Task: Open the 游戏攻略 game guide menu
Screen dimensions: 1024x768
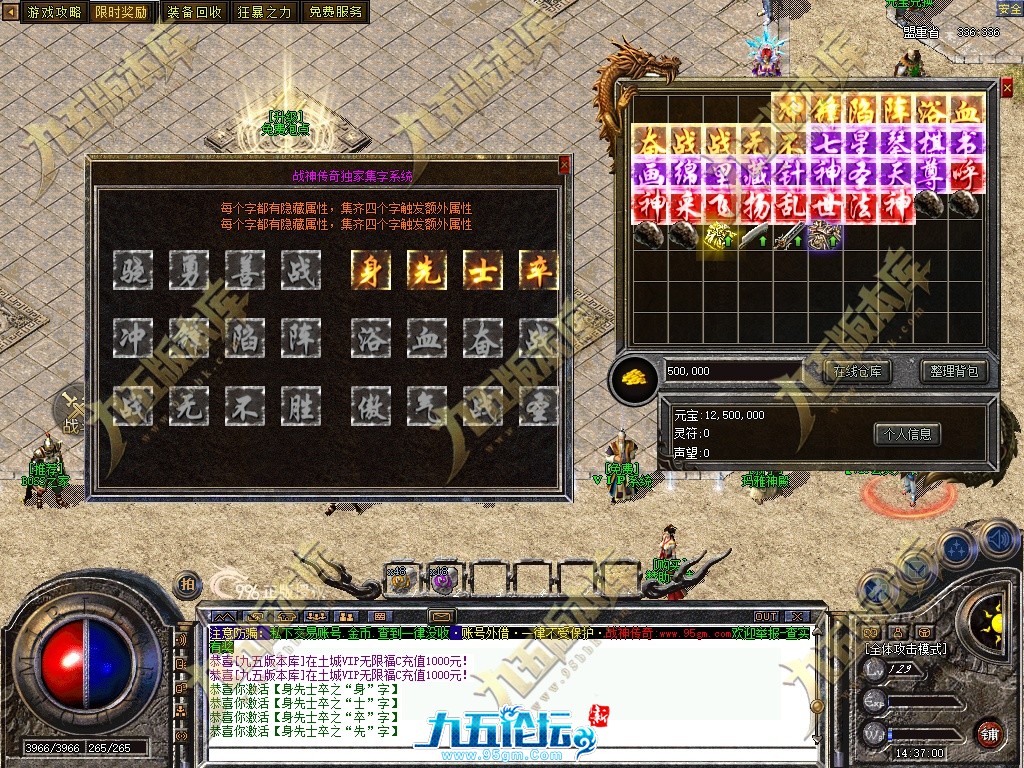Action: 55,12
